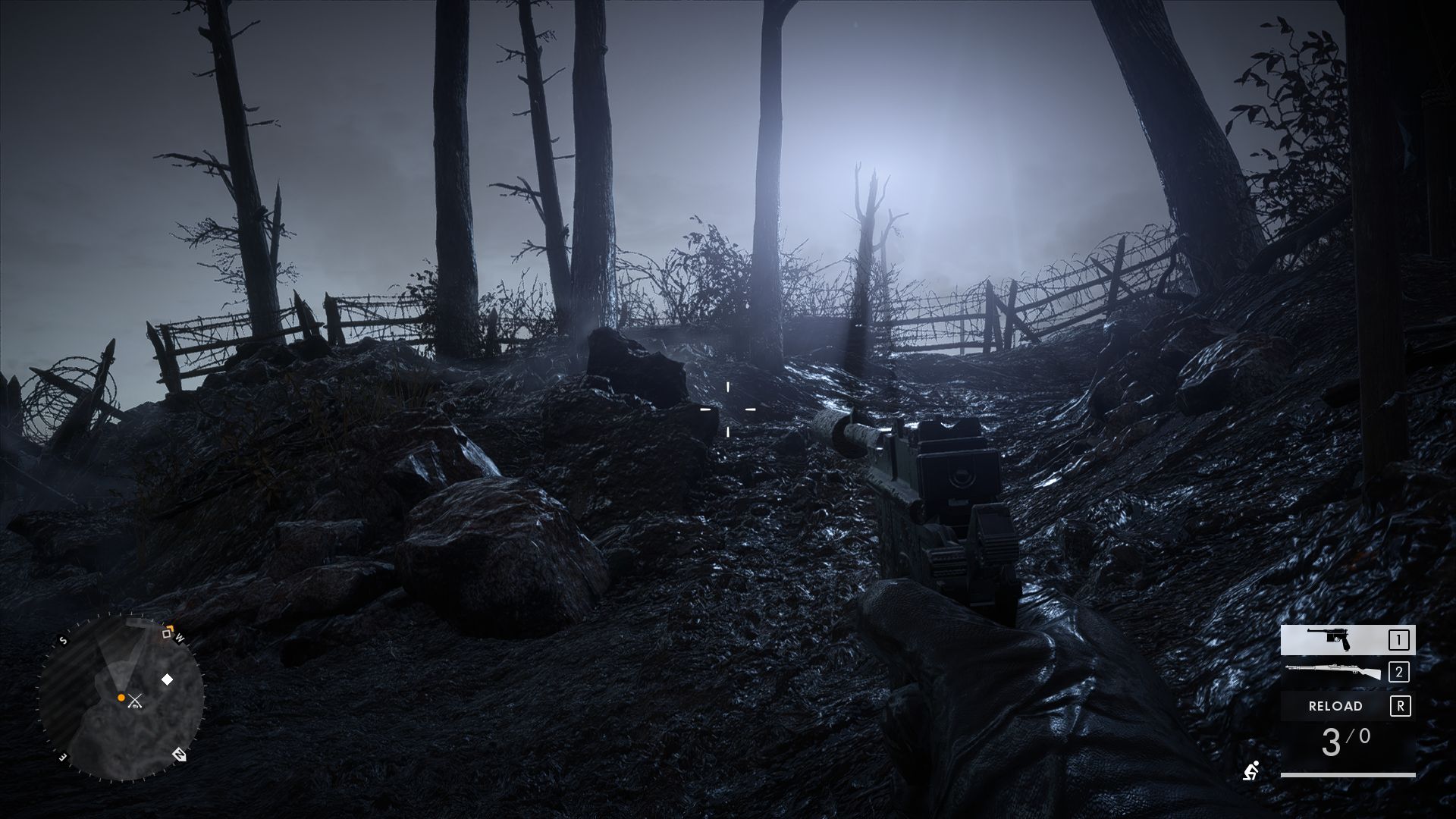
Task: Click the orange player dot on minimap
Action: pos(121,697)
